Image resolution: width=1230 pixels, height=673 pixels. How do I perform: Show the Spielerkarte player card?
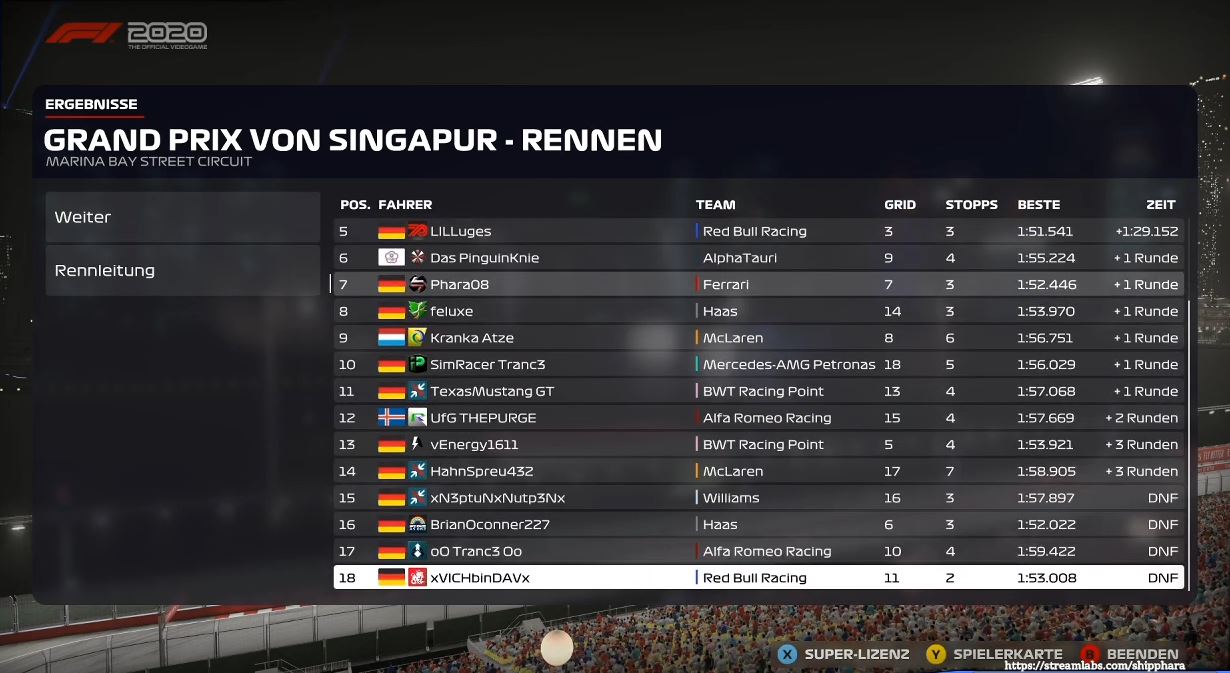(x=995, y=654)
